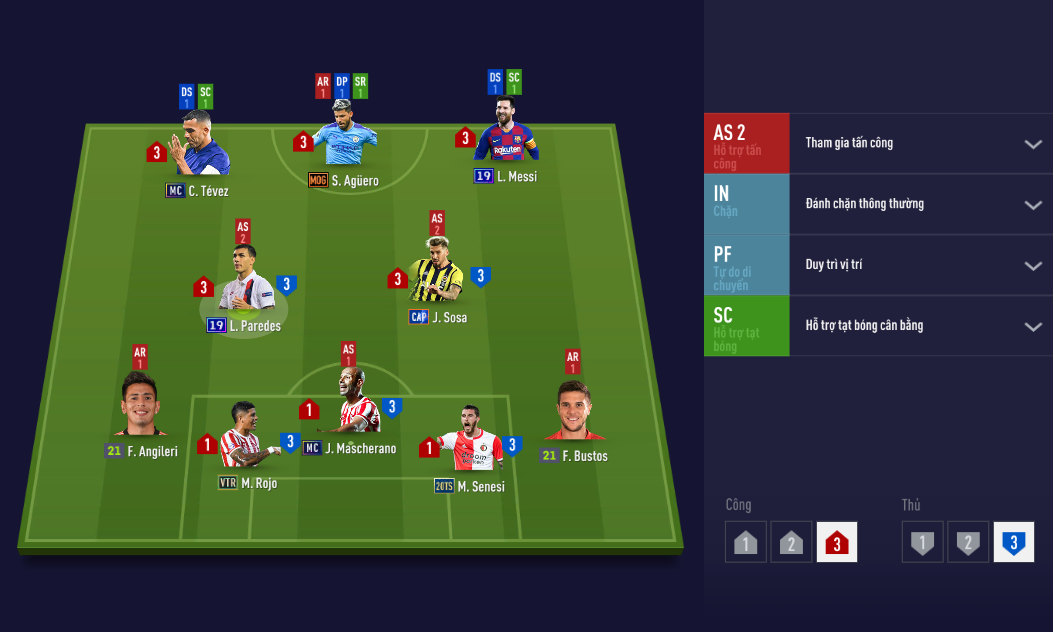Set attack level to 1
The image size is (1053, 632).
[x=746, y=542]
